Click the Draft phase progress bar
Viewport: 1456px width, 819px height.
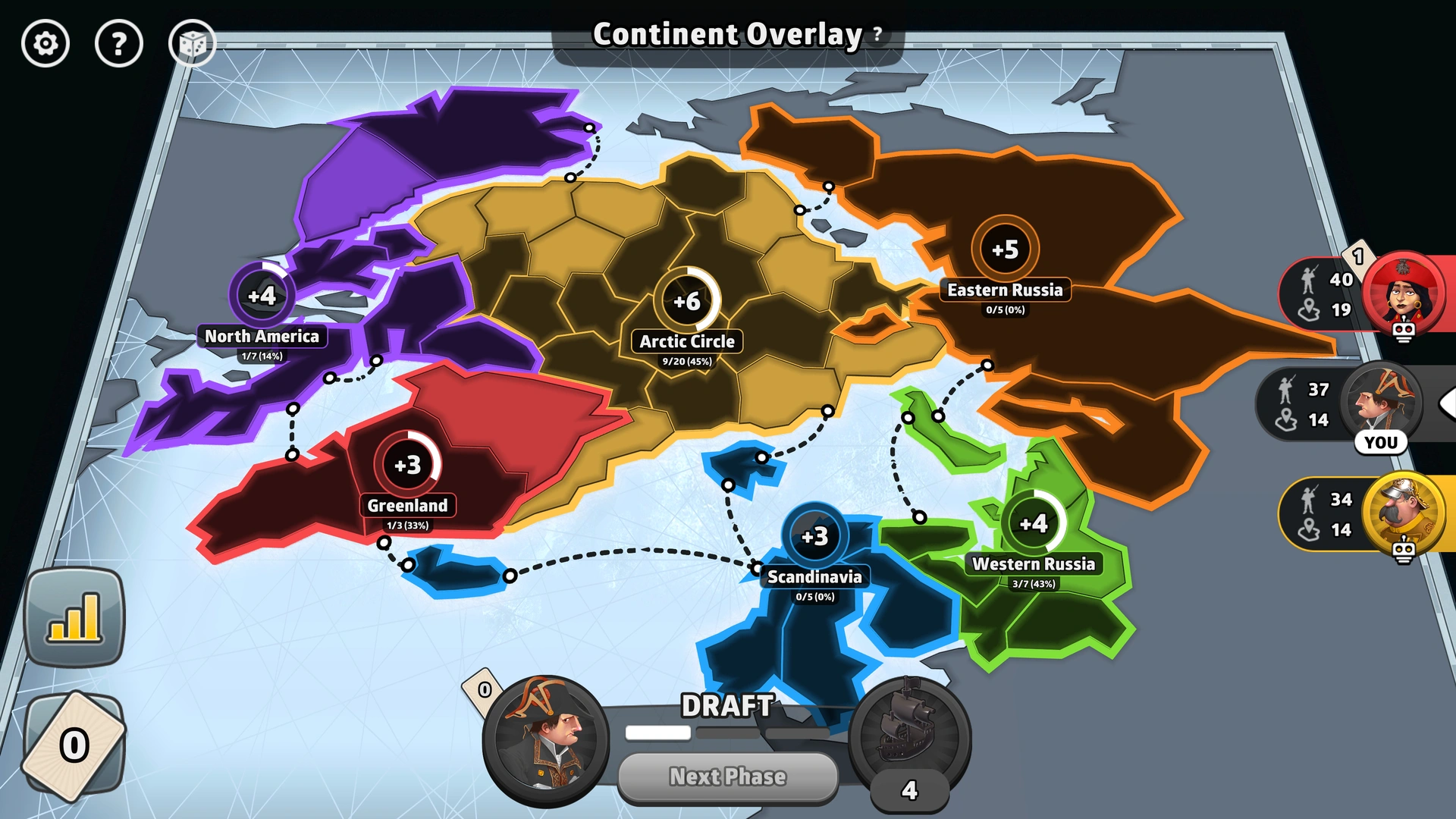[728, 733]
